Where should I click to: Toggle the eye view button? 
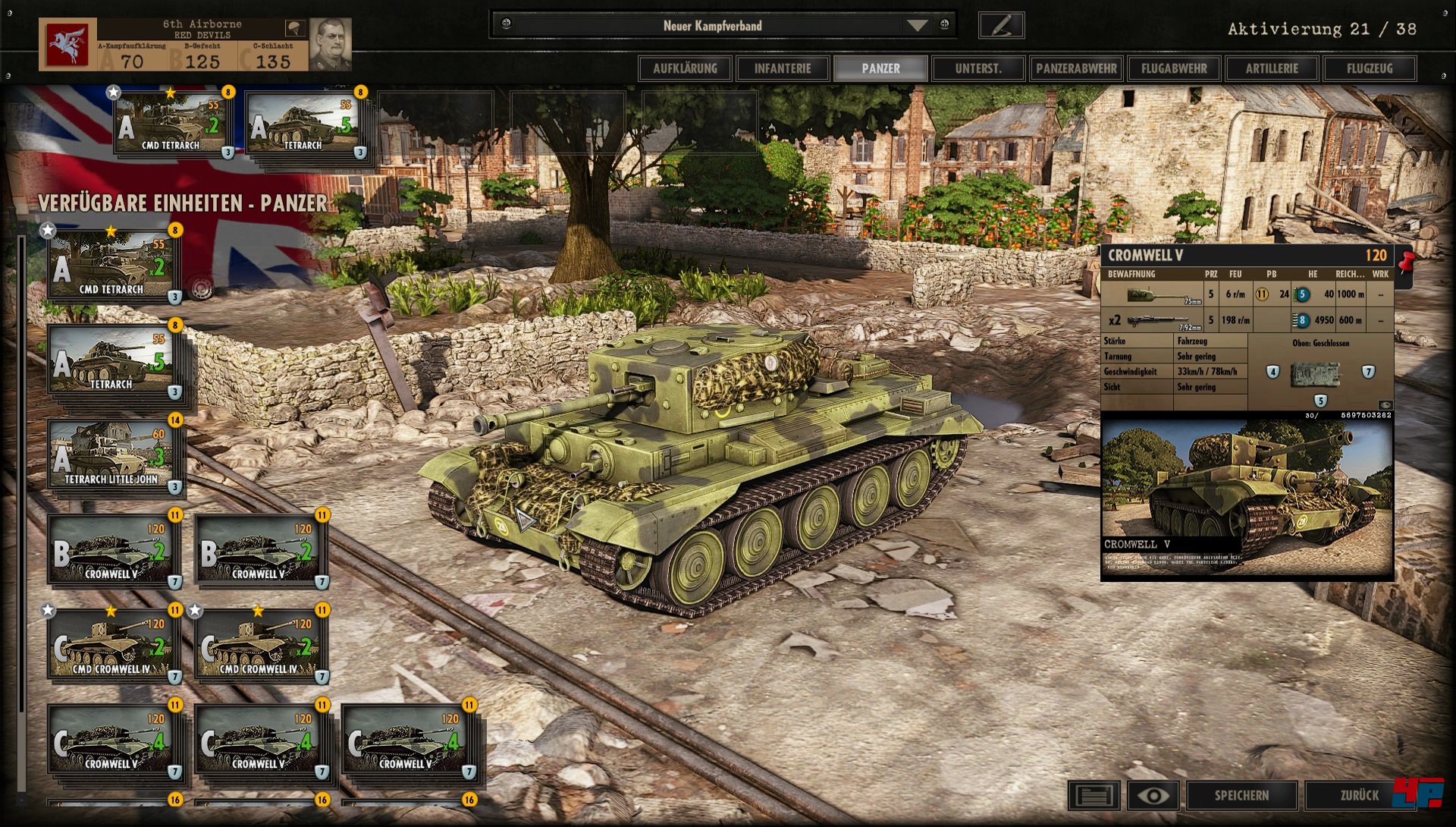[x=1153, y=795]
